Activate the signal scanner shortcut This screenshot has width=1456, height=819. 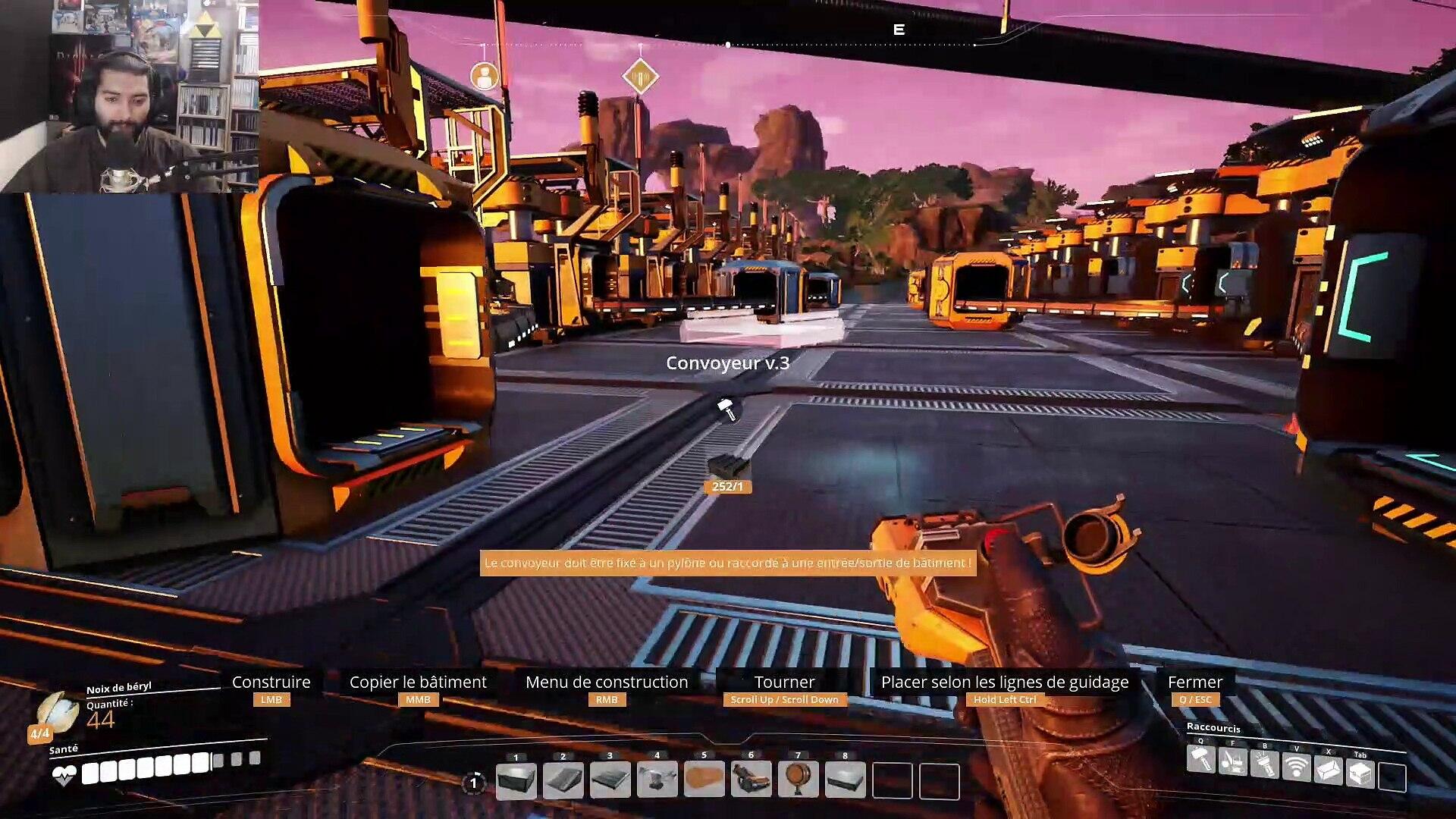[1297, 767]
